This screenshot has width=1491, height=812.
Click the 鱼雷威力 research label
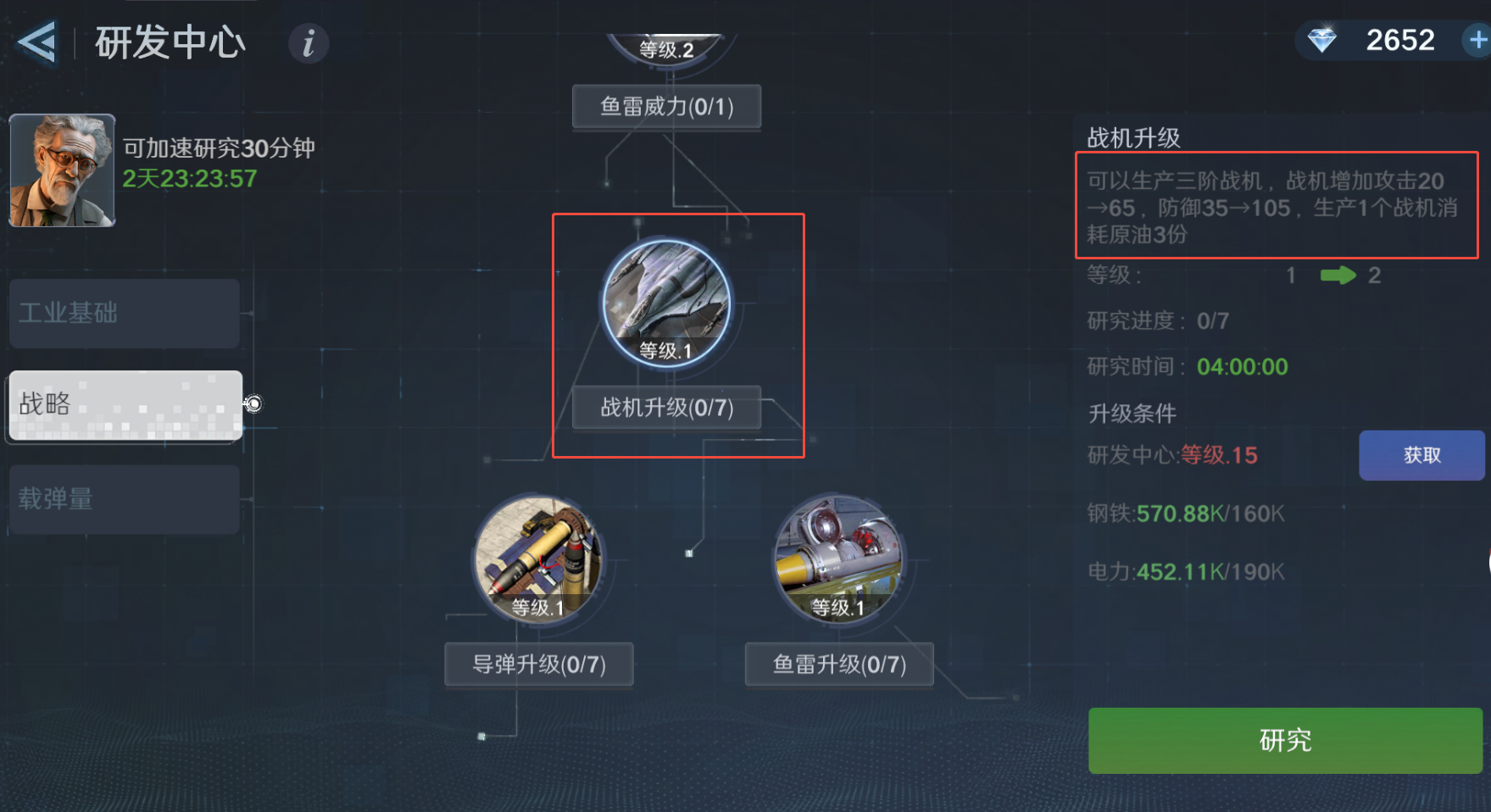tap(666, 106)
